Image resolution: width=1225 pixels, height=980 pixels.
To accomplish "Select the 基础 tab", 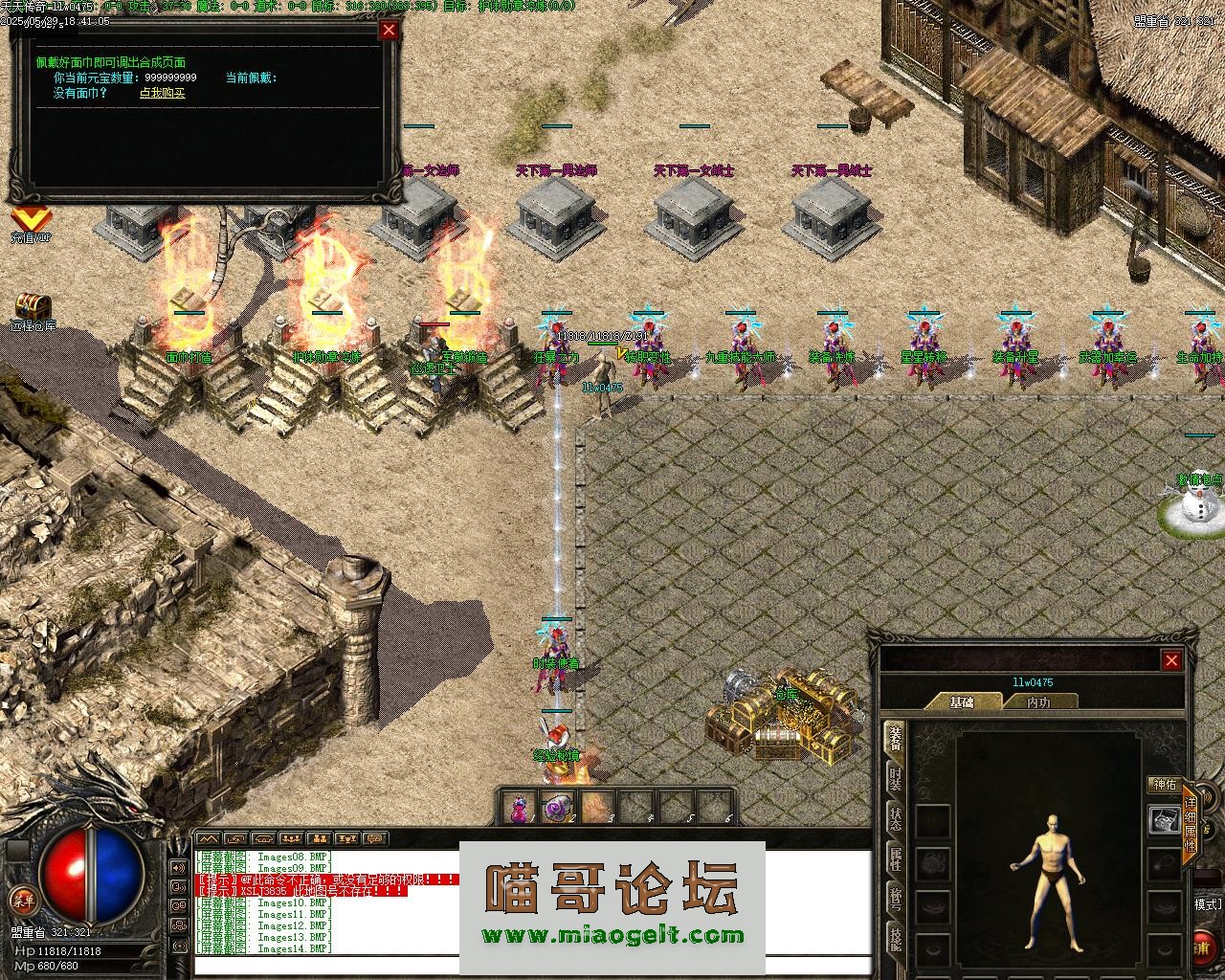I will (962, 702).
